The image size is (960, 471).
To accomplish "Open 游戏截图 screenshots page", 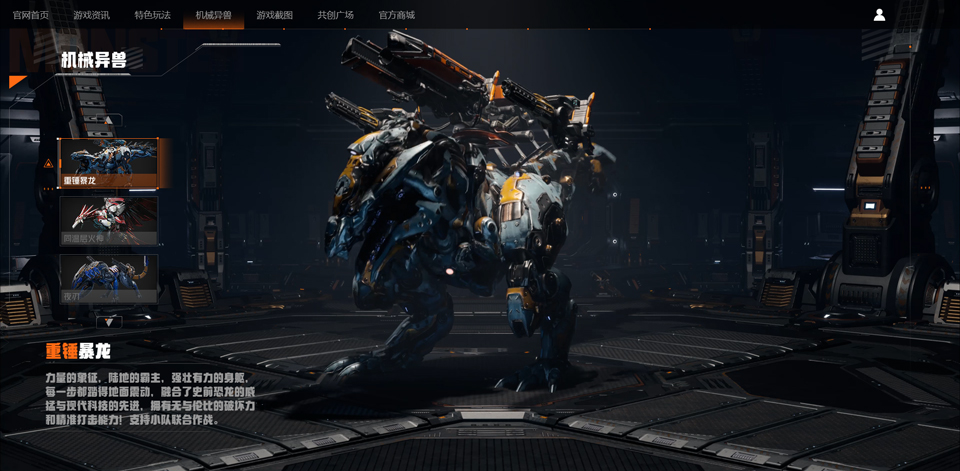I will pyautogui.click(x=275, y=15).
